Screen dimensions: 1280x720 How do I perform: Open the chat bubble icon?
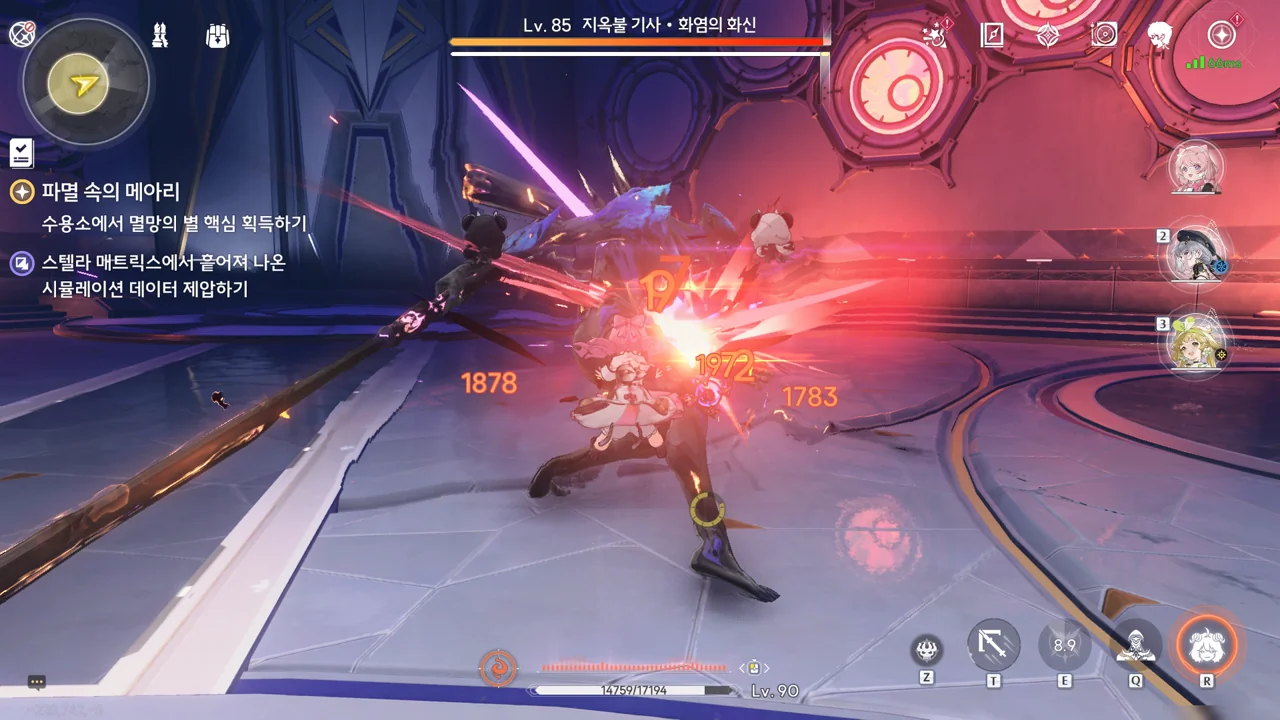[37, 683]
